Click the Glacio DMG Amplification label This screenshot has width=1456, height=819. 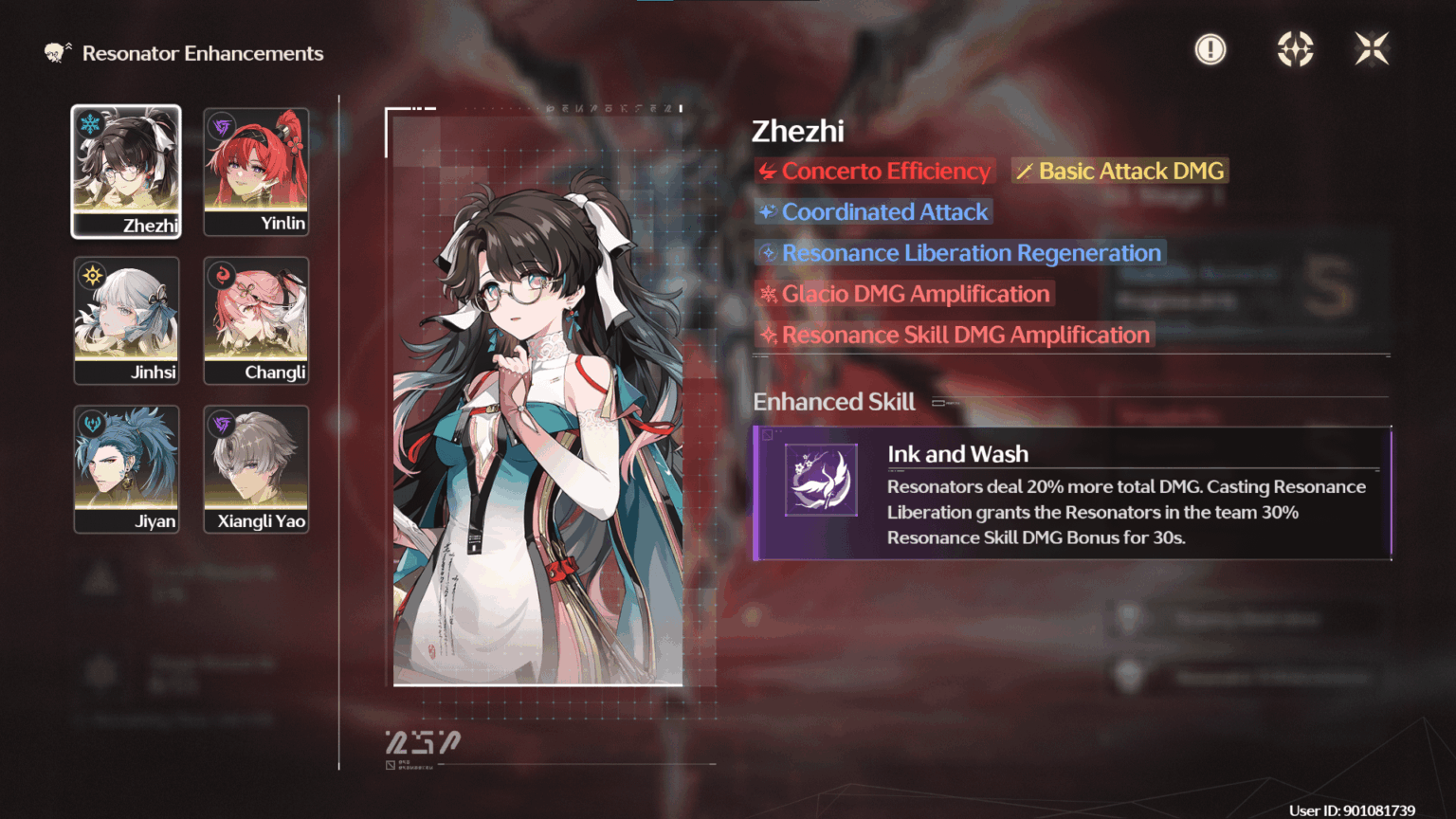(x=904, y=294)
